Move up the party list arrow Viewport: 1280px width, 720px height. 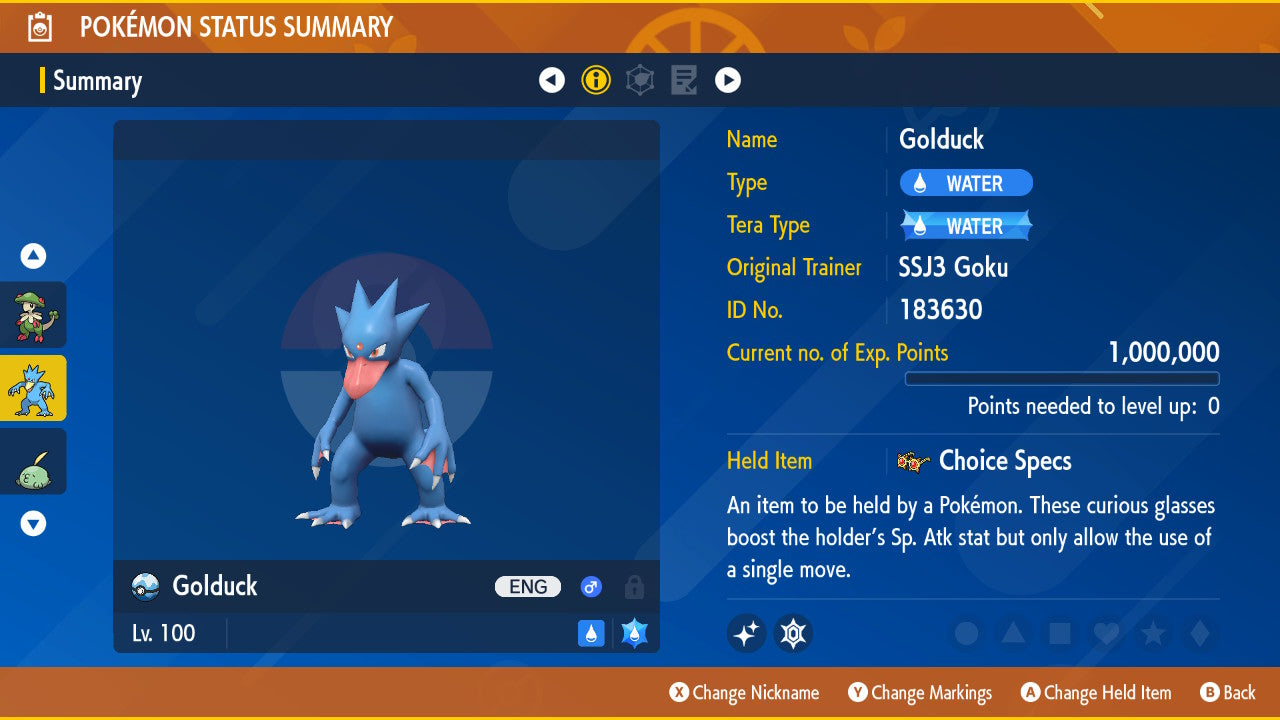click(33, 256)
